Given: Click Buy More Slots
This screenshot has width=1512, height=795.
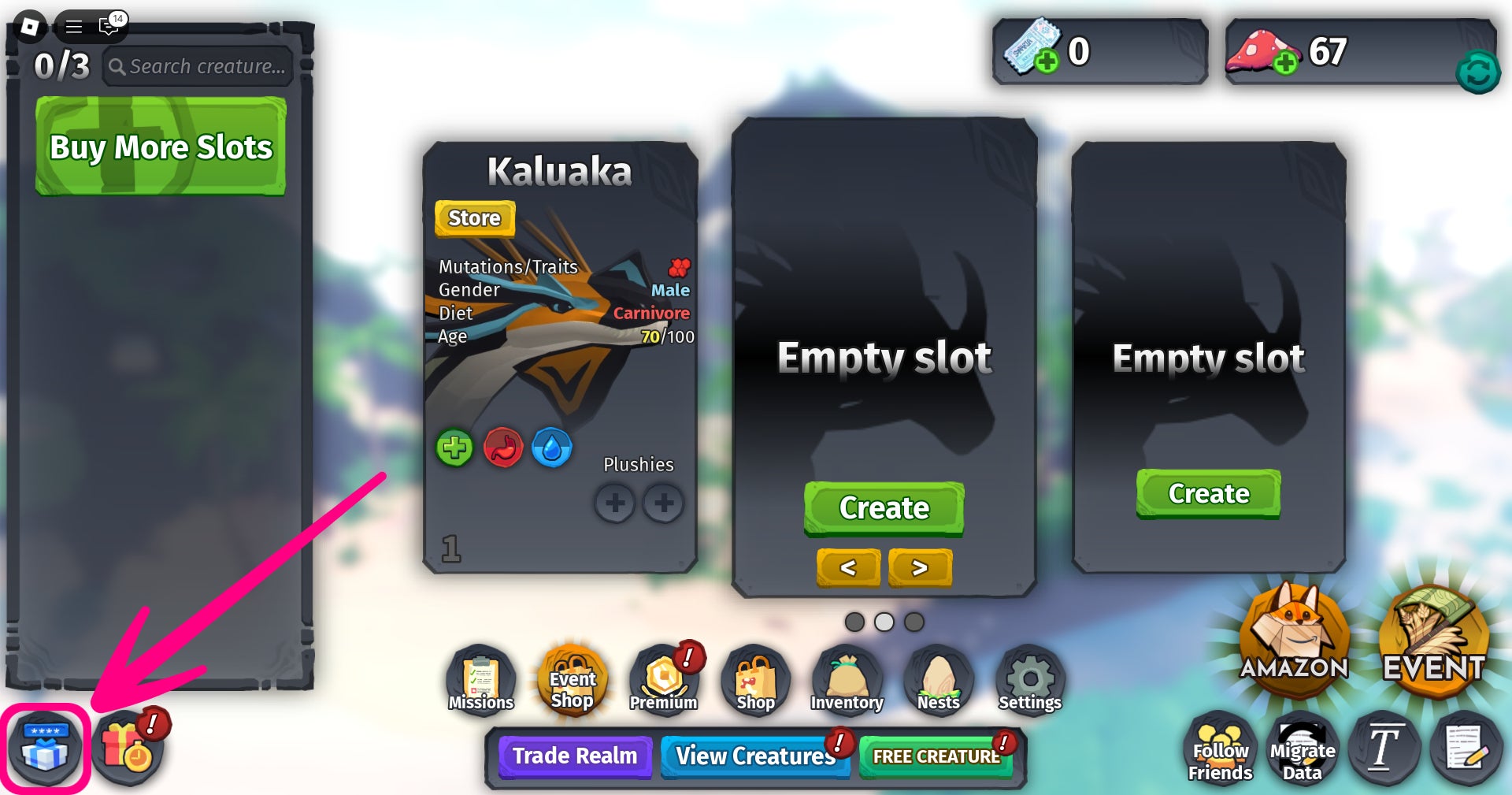Looking at the screenshot, I should [160, 147].
